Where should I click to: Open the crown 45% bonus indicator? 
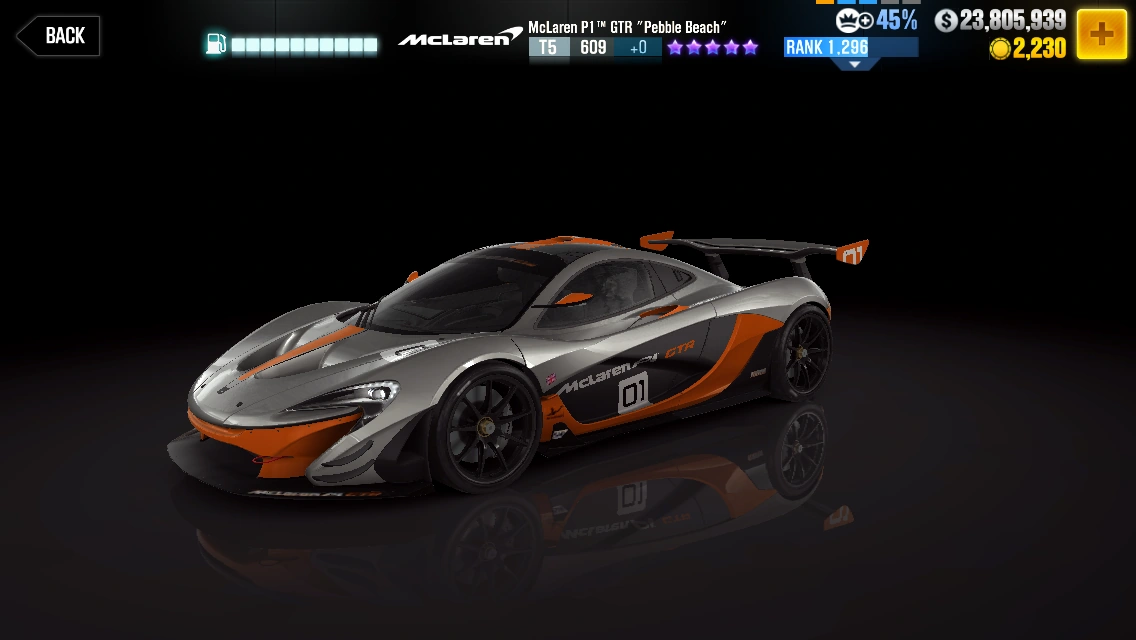(876, 20)
